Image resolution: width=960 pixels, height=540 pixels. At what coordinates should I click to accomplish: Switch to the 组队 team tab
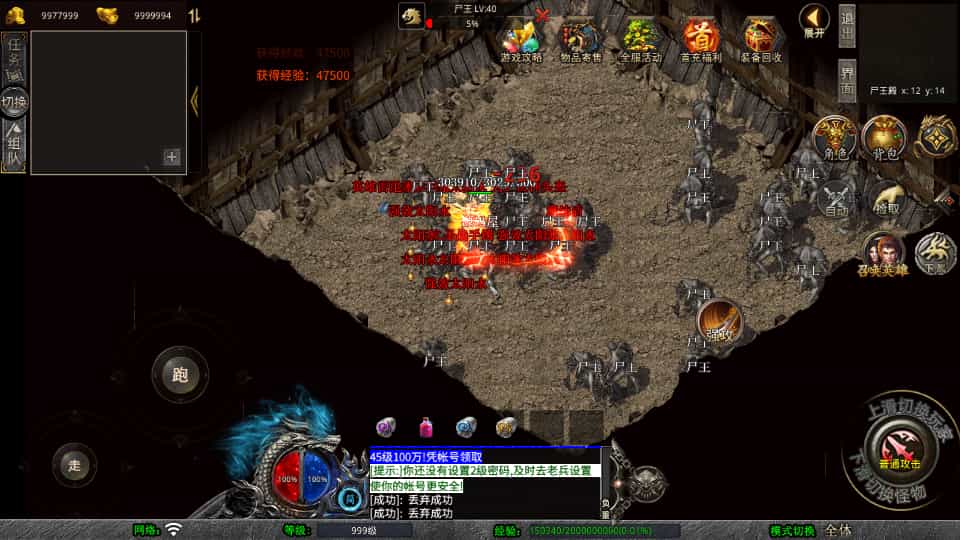point(15,144)
